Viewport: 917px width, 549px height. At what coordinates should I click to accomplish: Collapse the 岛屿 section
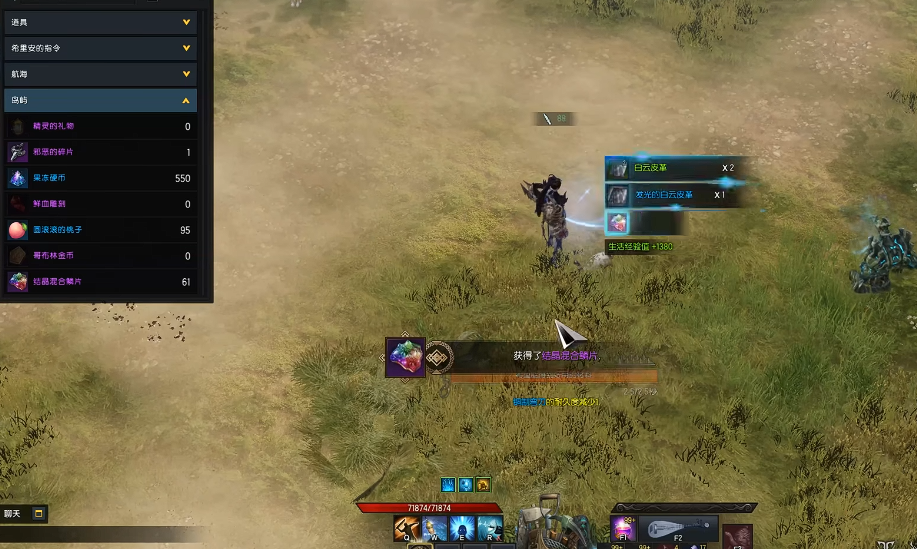100,100
